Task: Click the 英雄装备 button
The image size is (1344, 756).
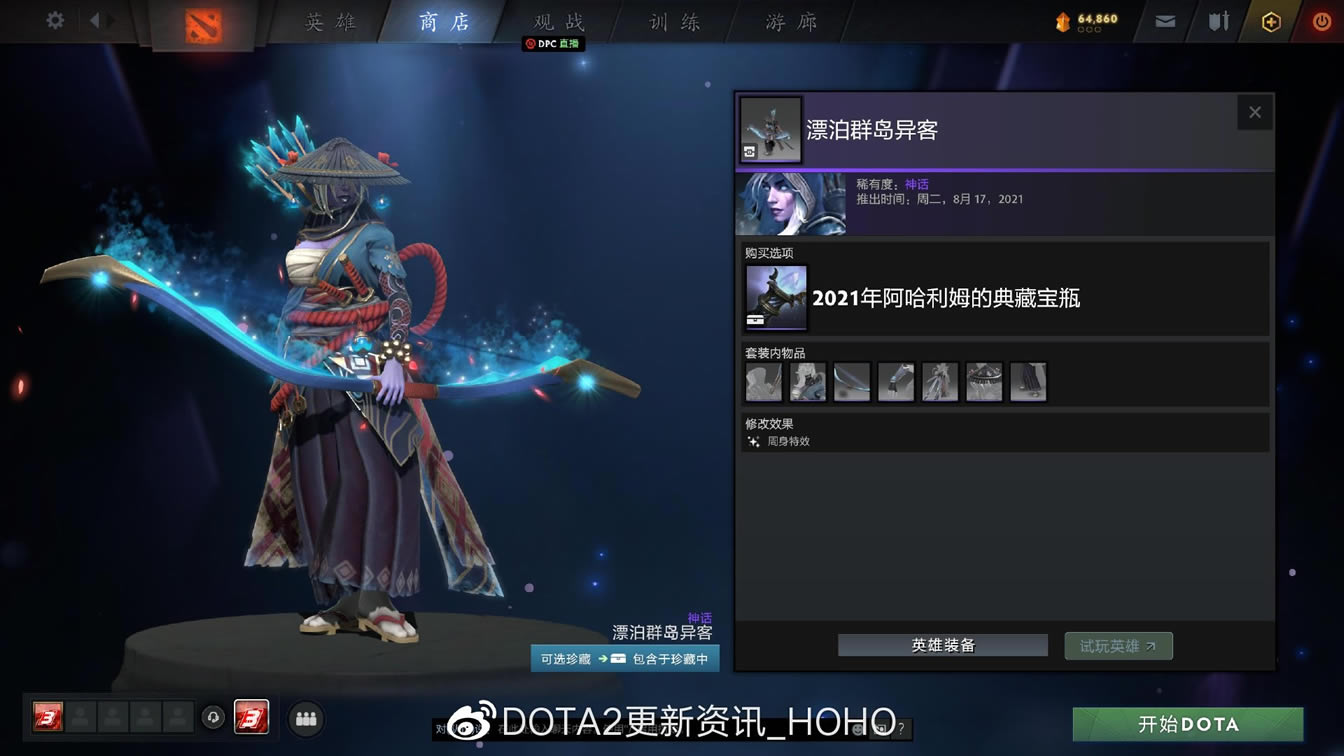Action: coord(942,645)
